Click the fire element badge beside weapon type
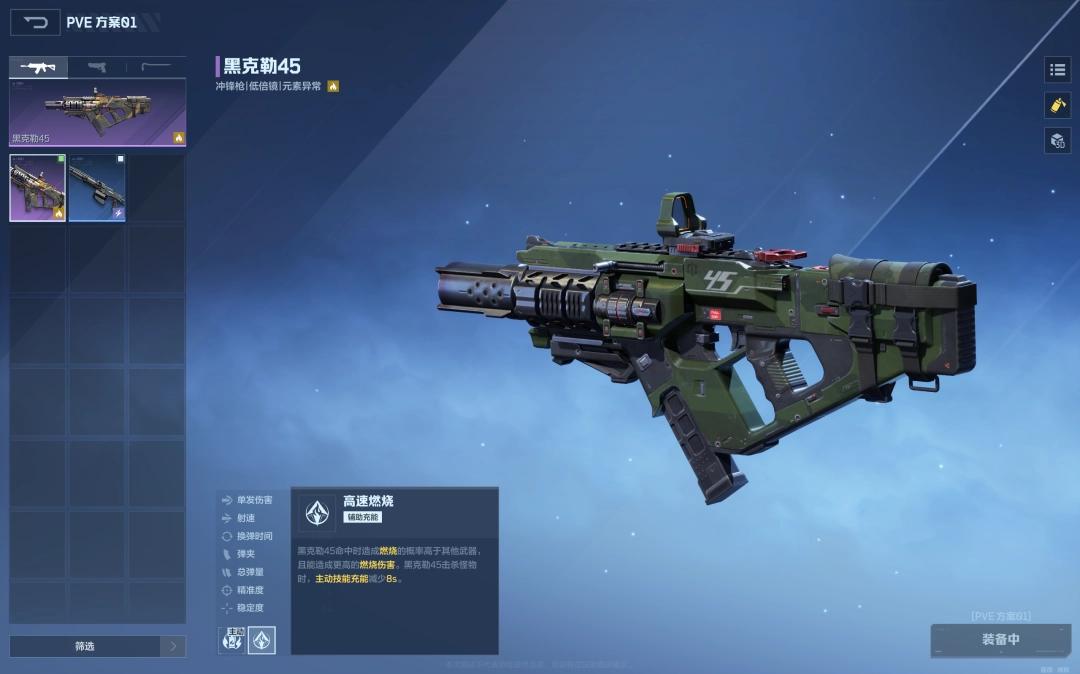The image size is (1080, 674). point(333,86)
